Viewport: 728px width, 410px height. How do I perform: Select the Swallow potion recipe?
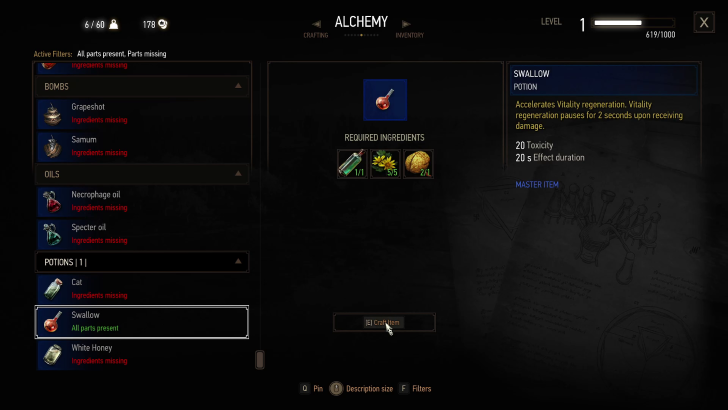pyautogui.click(x=141, y=321)
